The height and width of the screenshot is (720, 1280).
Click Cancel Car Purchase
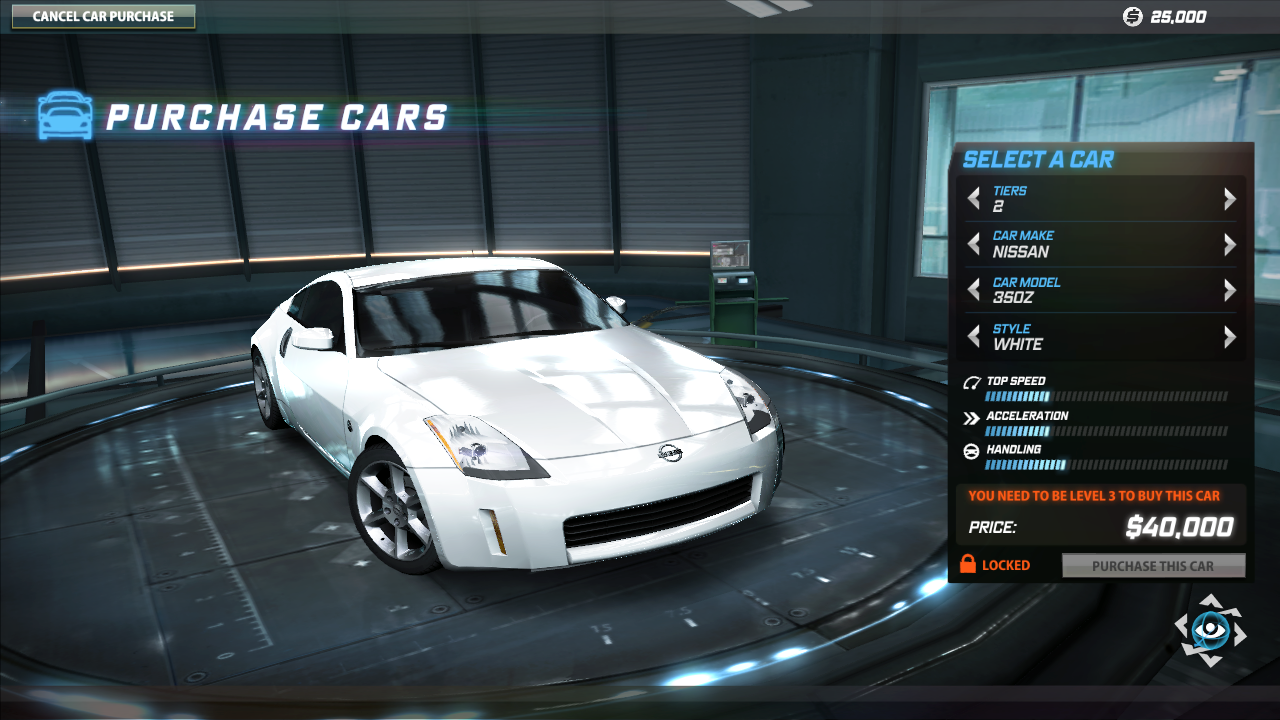click(104, 16)
